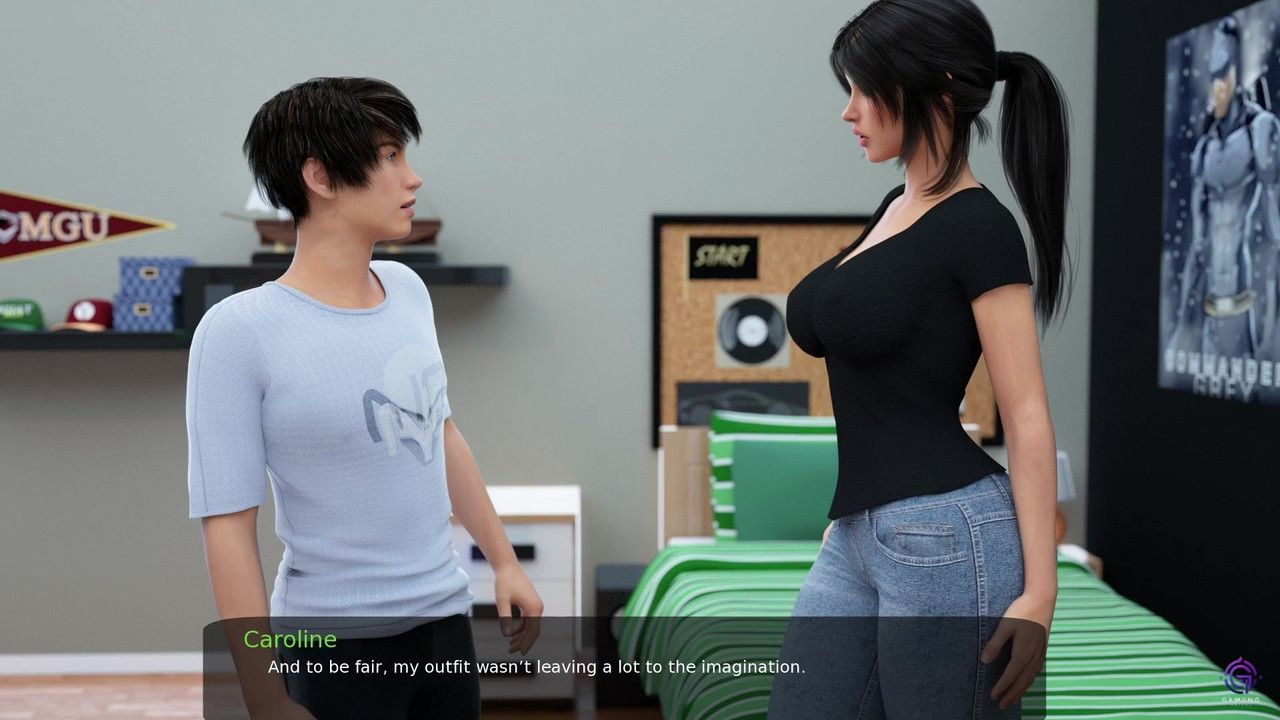Click the dialogue box to advance the story
Image resolution: width=1280 pixels, height=720 pixels.
(x=640, y=670)
